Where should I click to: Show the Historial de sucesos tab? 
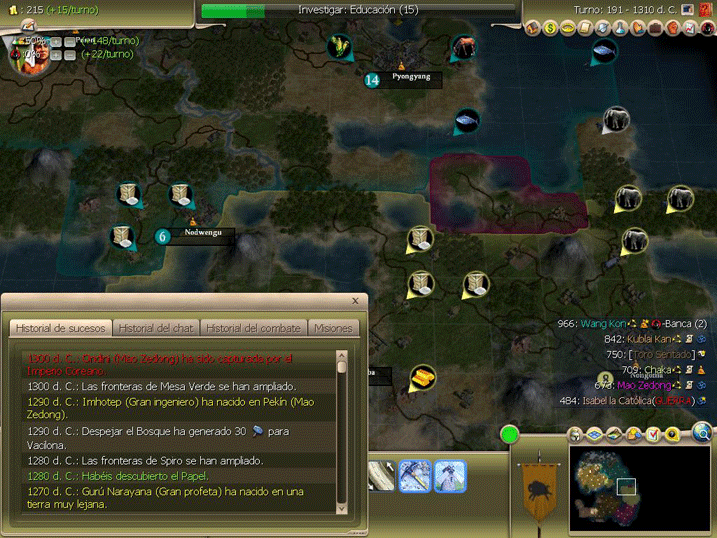[x=61, y=328]
